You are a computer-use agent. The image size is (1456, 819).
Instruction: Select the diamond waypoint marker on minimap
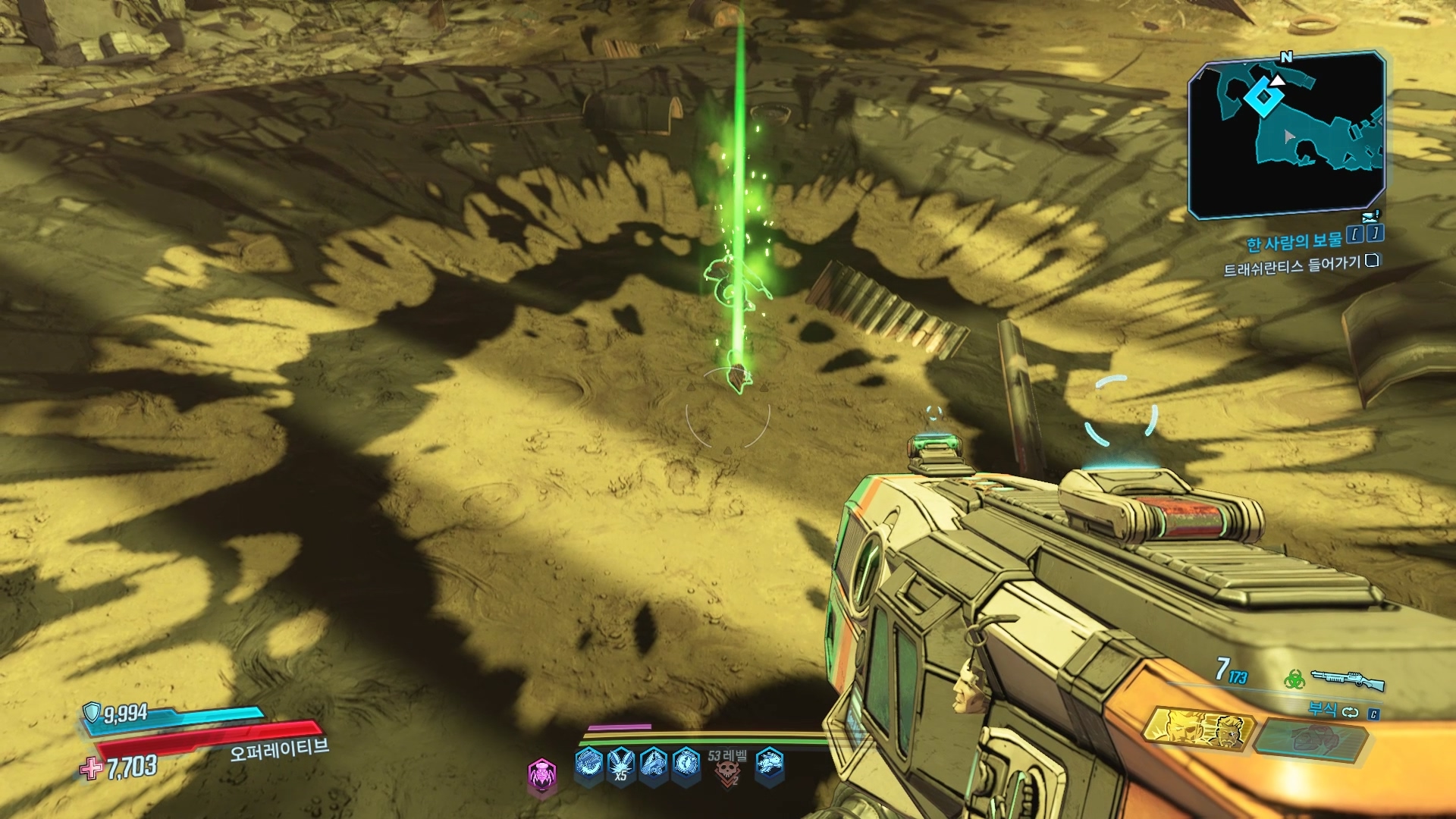(x=1262, y=96)
